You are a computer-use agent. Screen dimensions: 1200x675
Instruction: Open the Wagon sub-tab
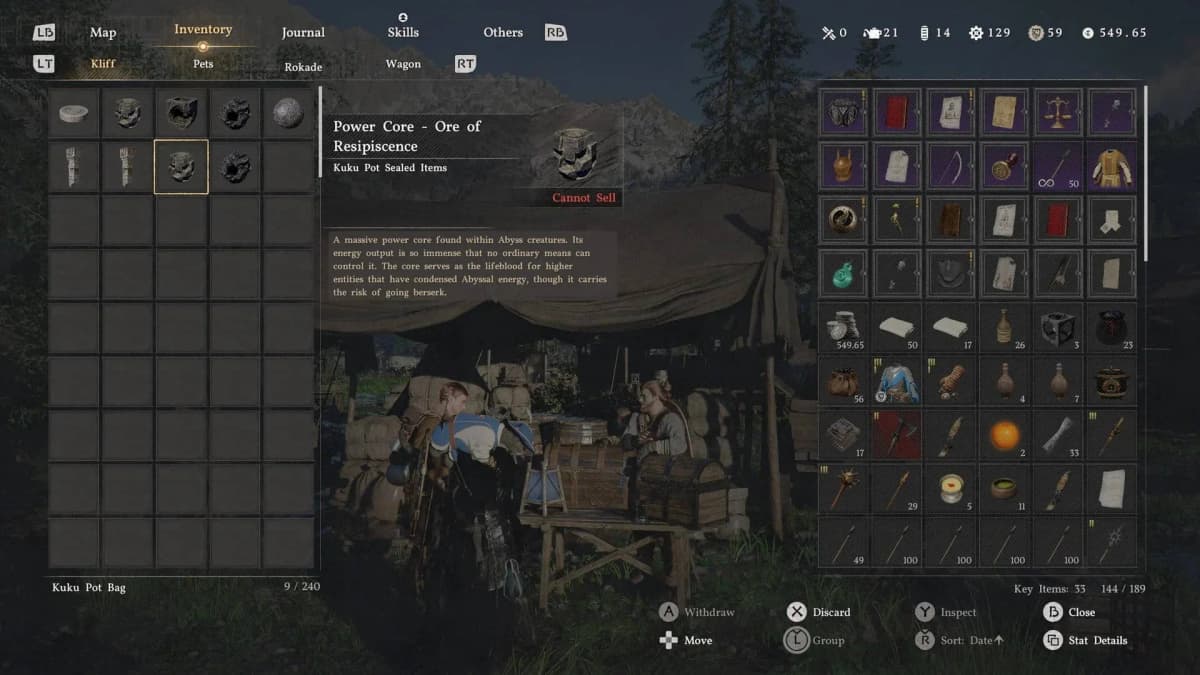[403, 64]
